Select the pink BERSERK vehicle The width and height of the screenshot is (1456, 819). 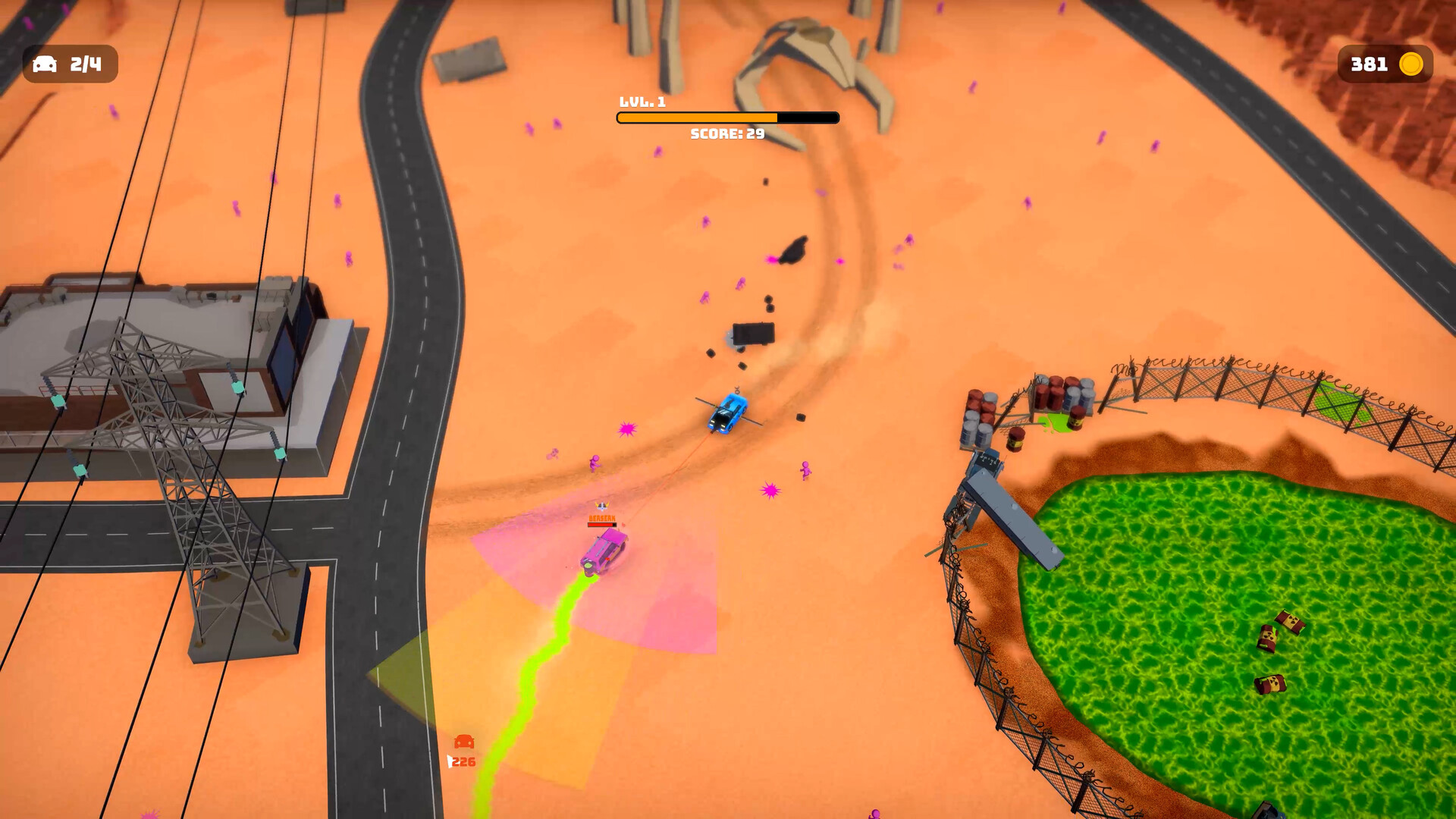[x=603, y=552]
